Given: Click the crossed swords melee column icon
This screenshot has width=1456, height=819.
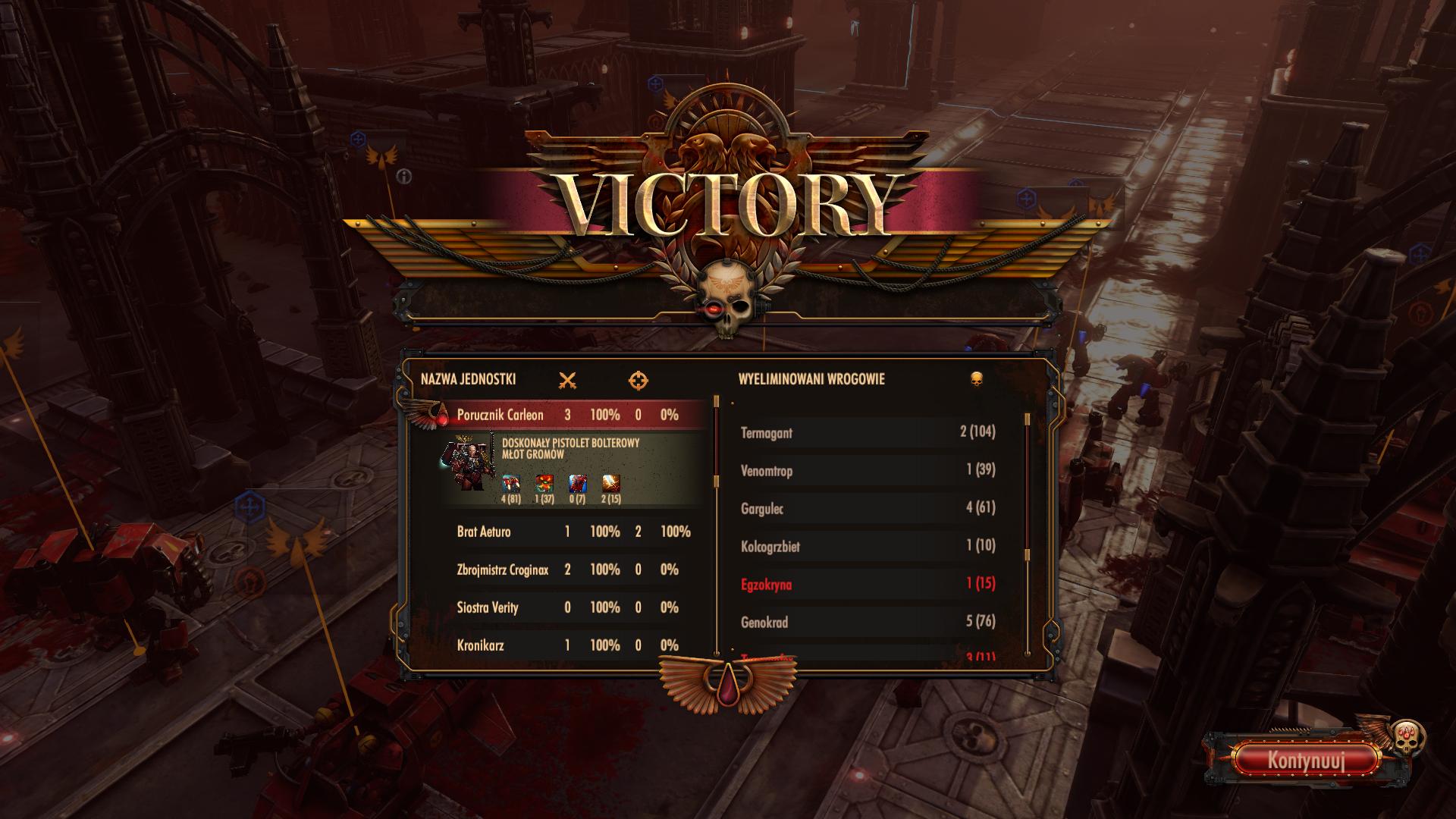Looking at the screenshot, I should pyautogui.click(x=567, y=381).
